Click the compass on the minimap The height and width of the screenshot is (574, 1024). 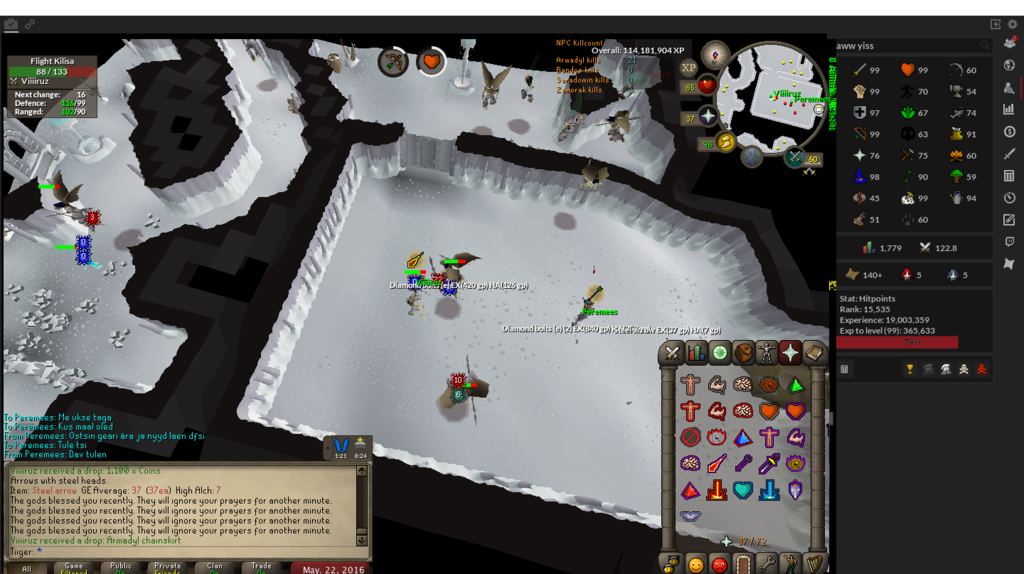pos(715,54)
